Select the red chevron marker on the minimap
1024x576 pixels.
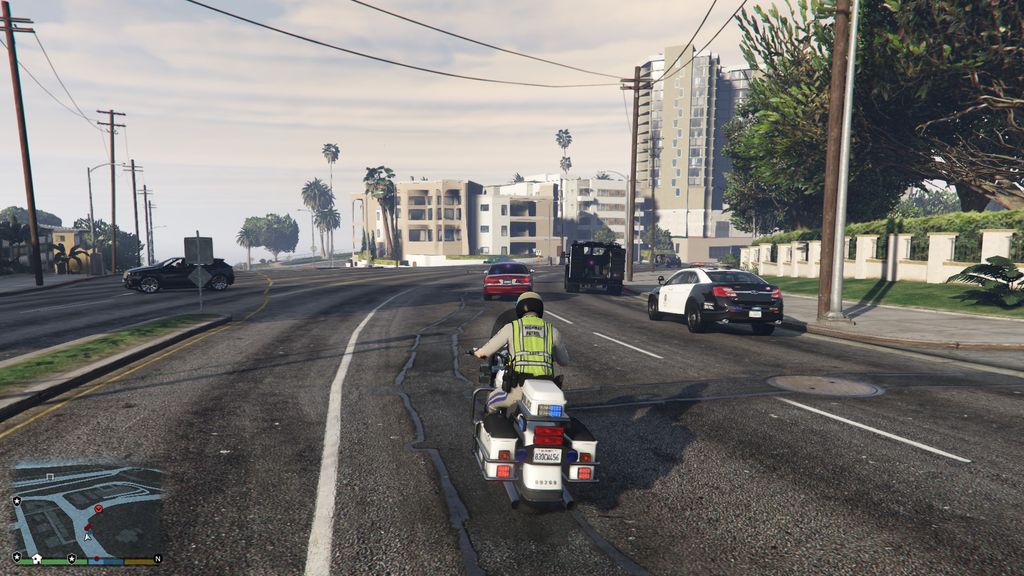click(x=98, y=509)
